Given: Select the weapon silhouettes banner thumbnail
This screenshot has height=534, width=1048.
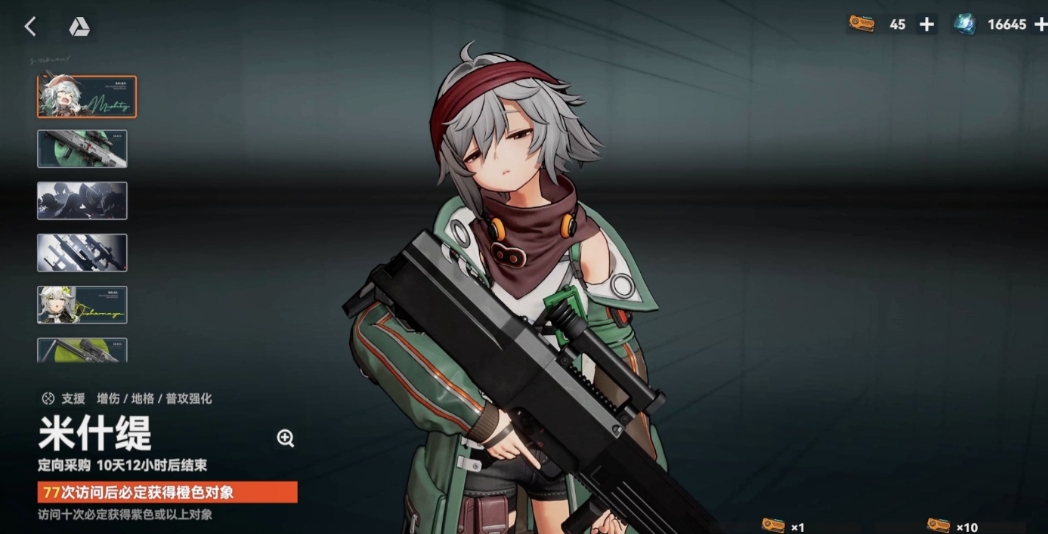Looking at the screenshot, I should click(x=82, y=252).
